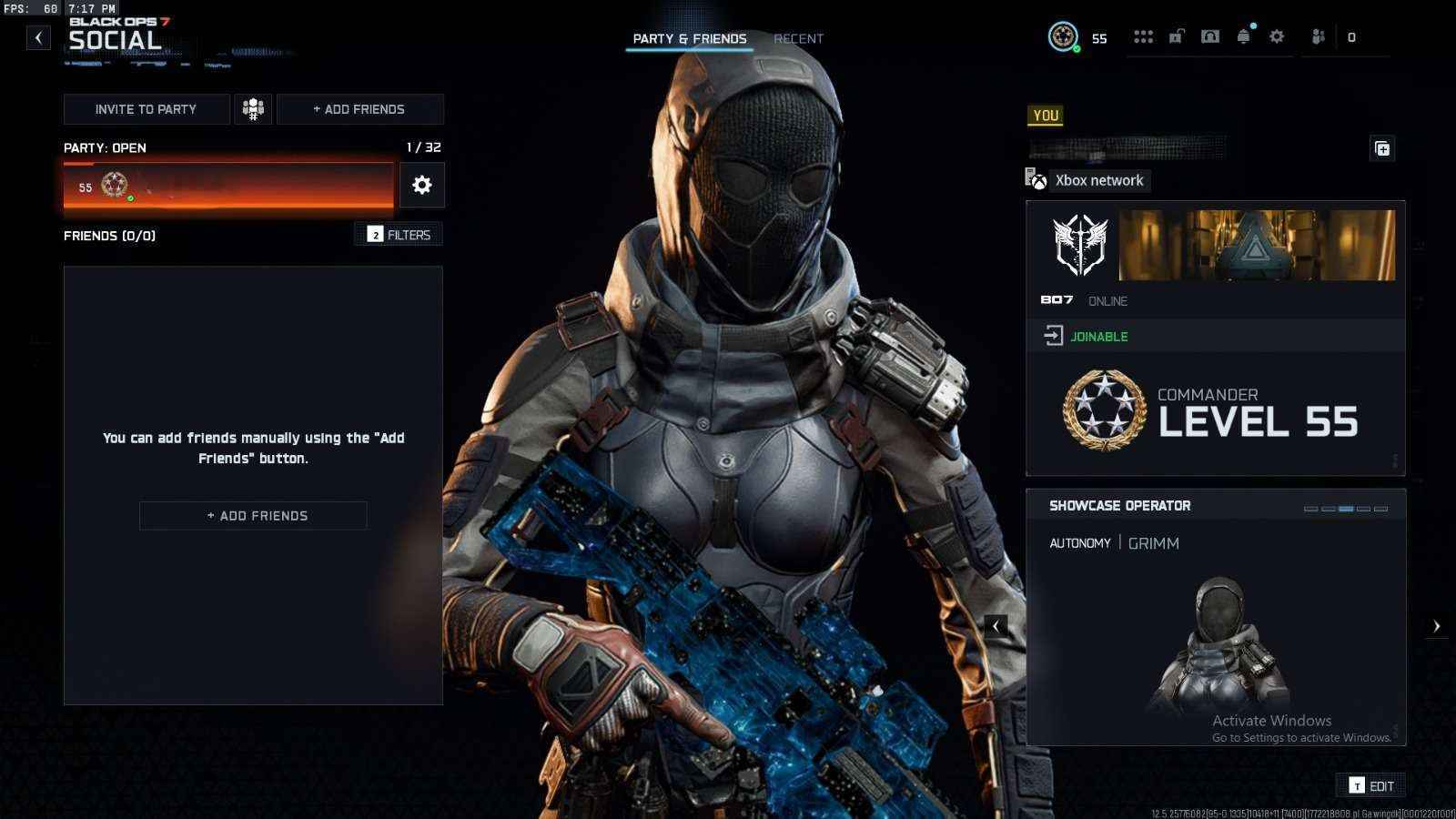Click the JOINABLE status entry

pos(1099,336)
